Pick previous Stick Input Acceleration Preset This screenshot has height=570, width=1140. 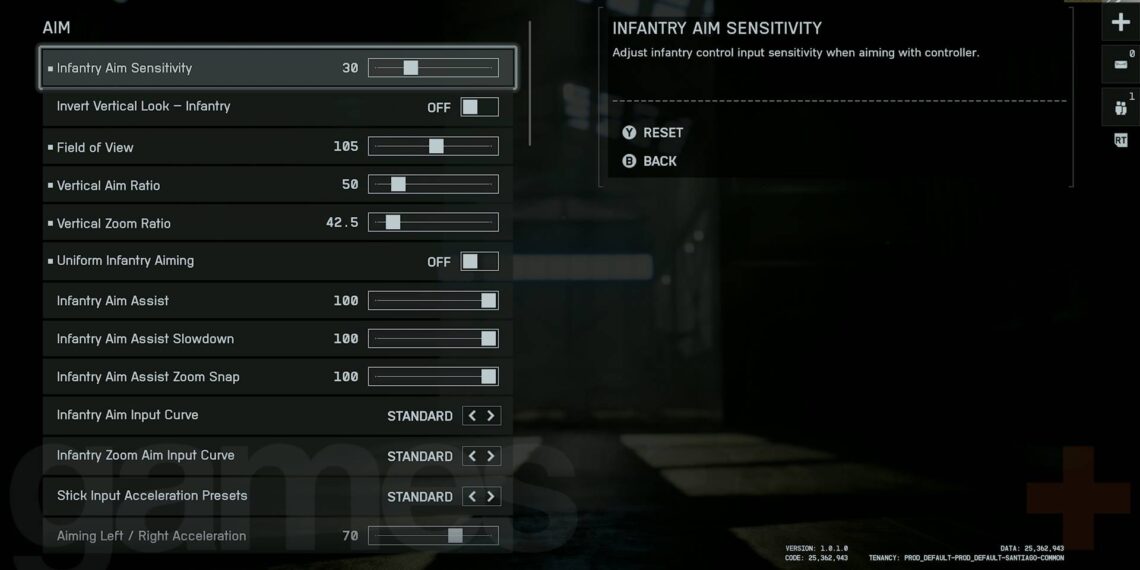point(472,497)
